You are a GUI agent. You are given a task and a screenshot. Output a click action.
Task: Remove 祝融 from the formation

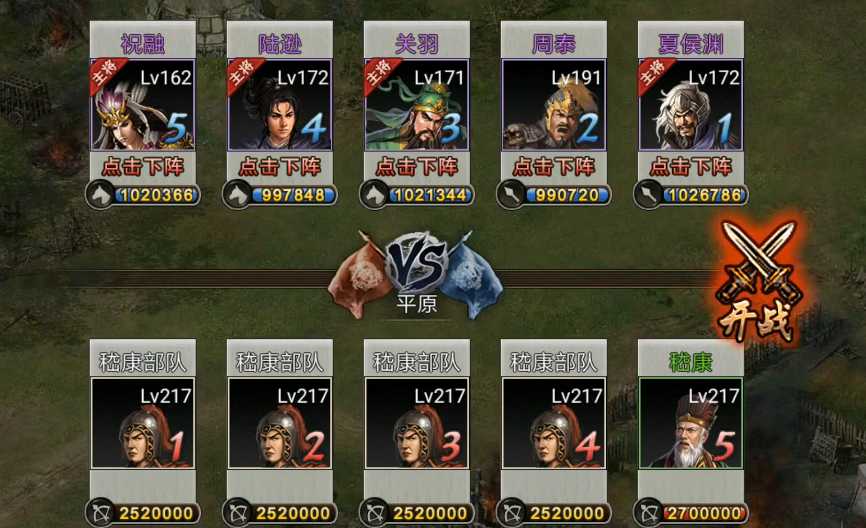142,166
